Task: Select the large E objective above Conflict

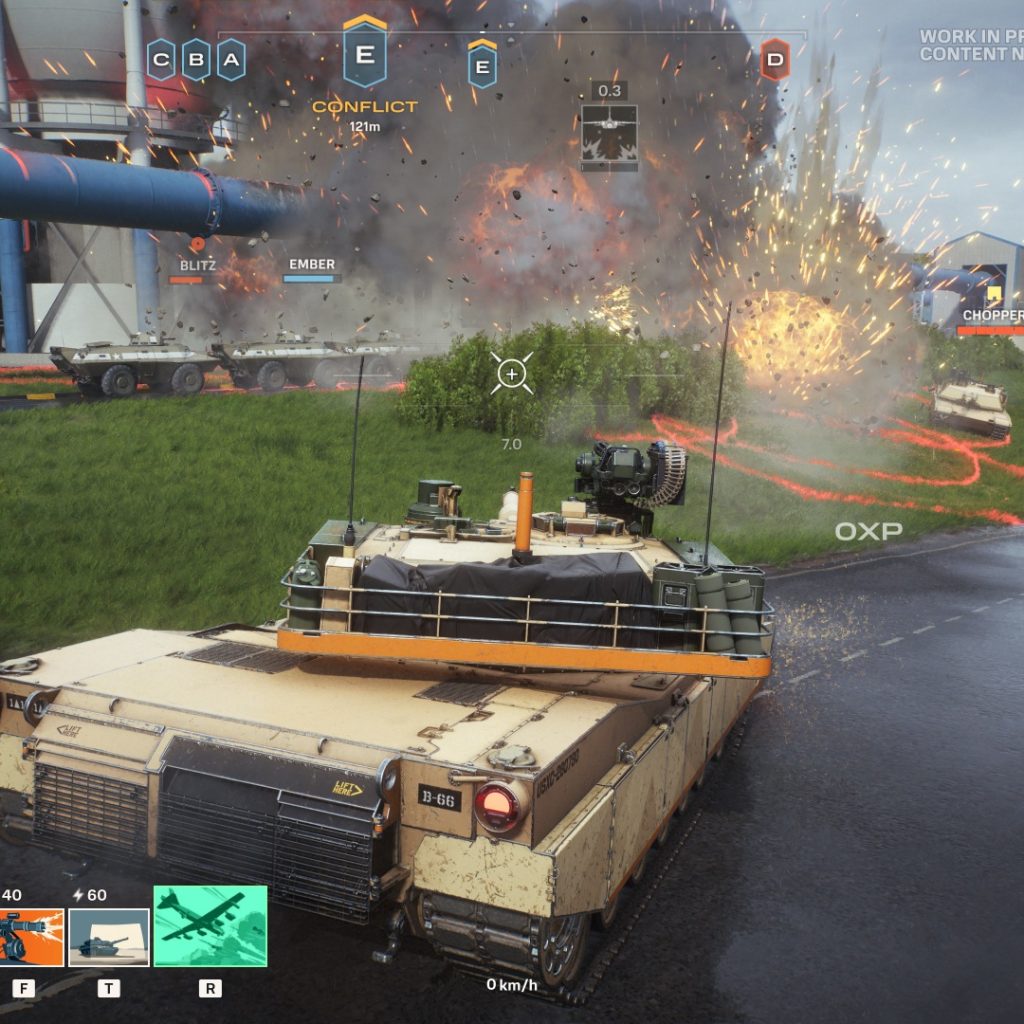Action: [365, 54]
